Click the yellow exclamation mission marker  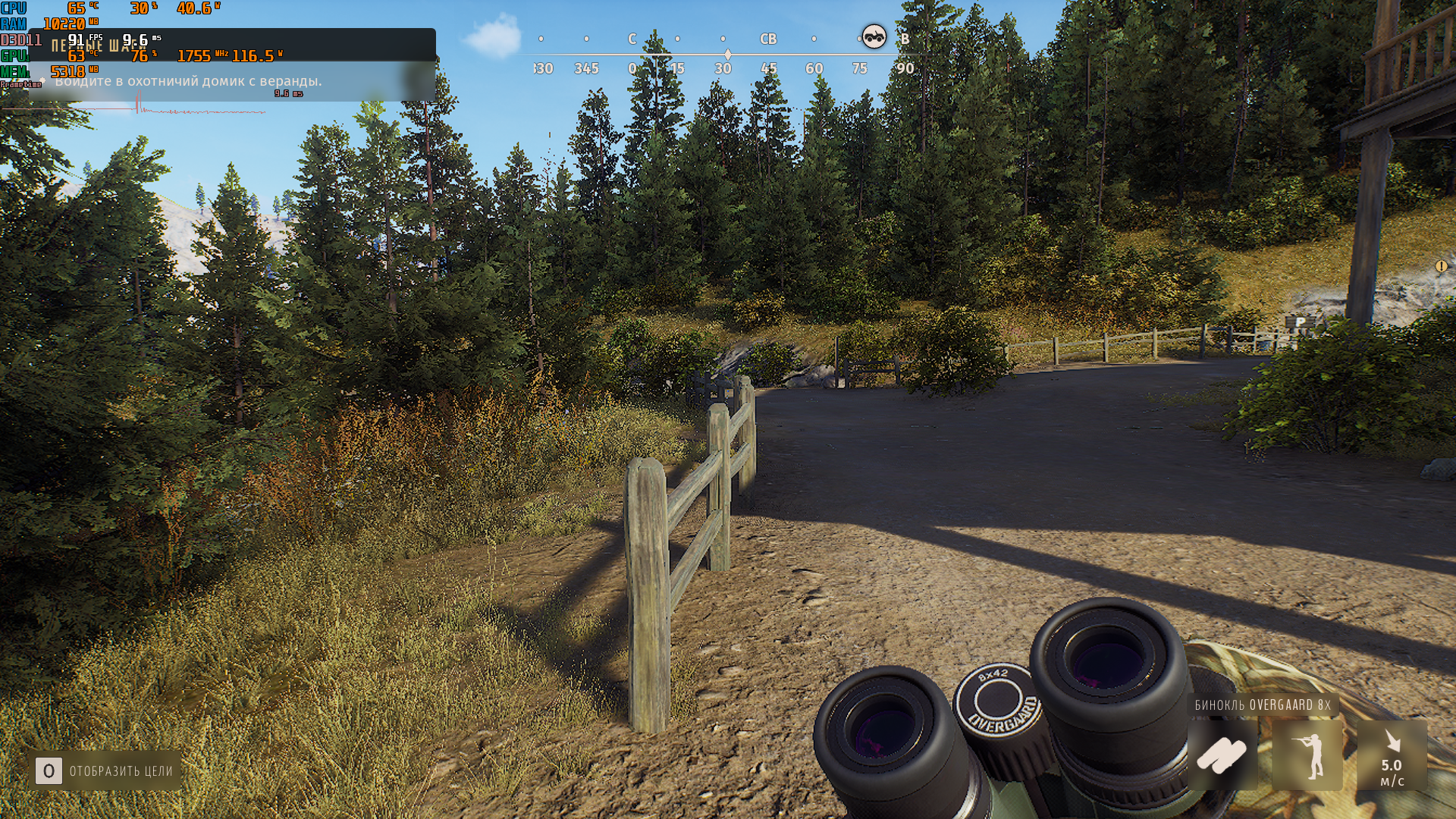[x=1441, y=266]
